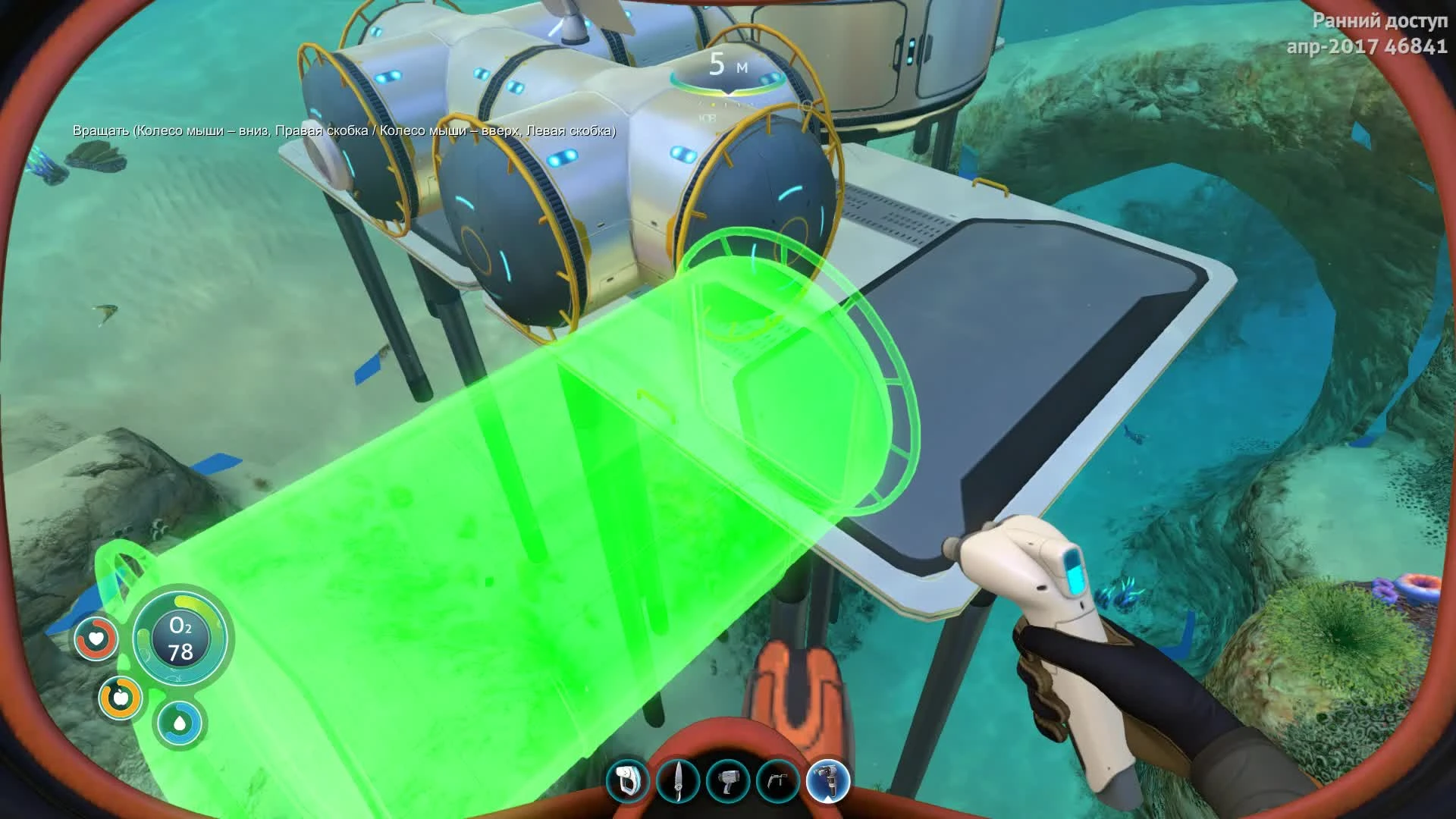Viewport: 1456px width, 819px height.
Task: Click the O2 oxygen gauge
Action: tap(180, 637)
